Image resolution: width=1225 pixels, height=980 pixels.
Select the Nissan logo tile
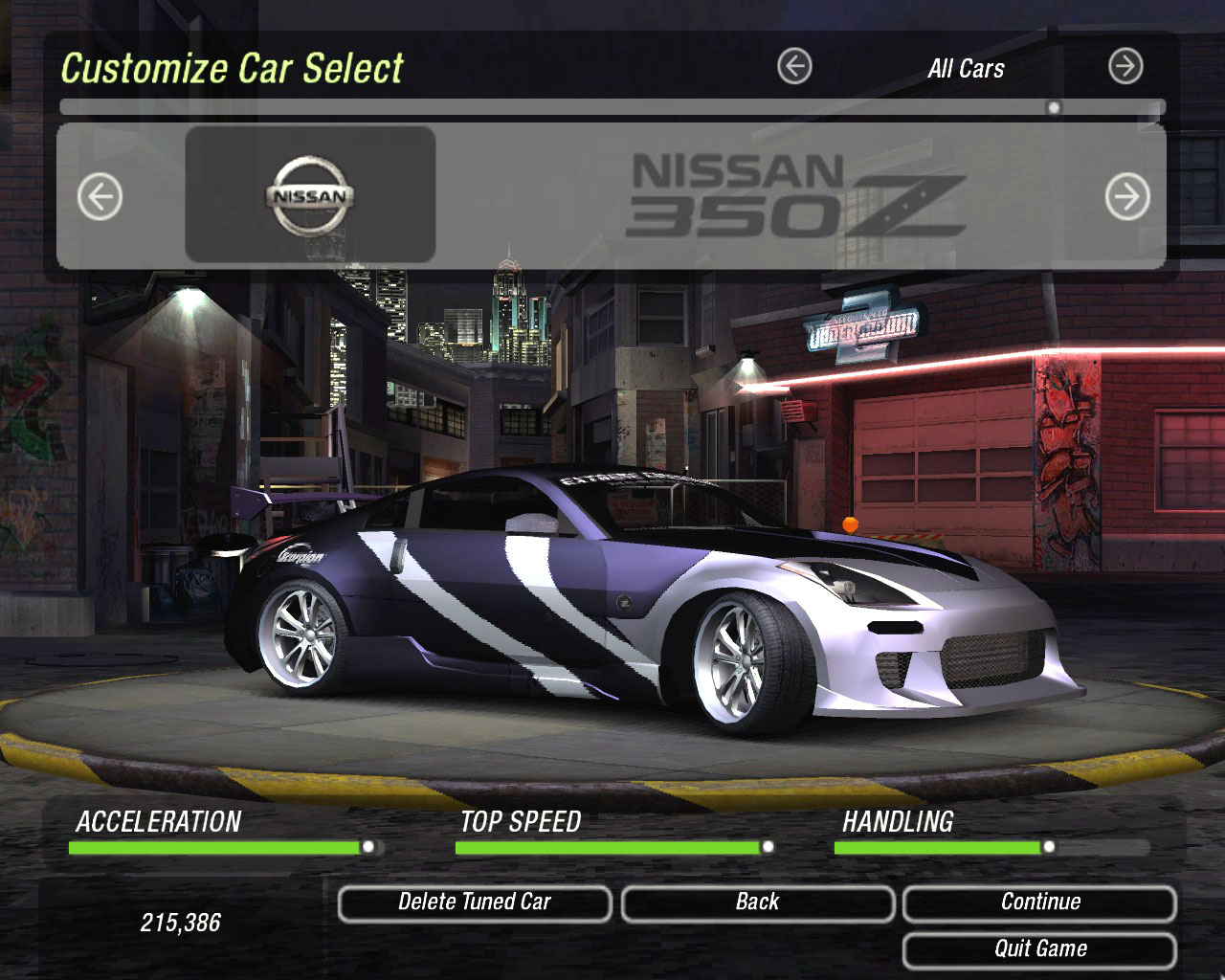[310, 195]
